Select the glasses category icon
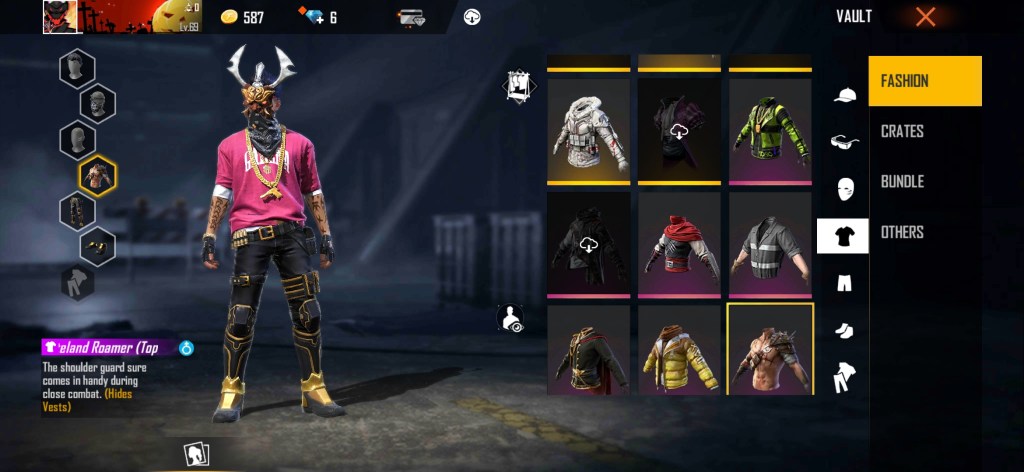 coord(844,142)
